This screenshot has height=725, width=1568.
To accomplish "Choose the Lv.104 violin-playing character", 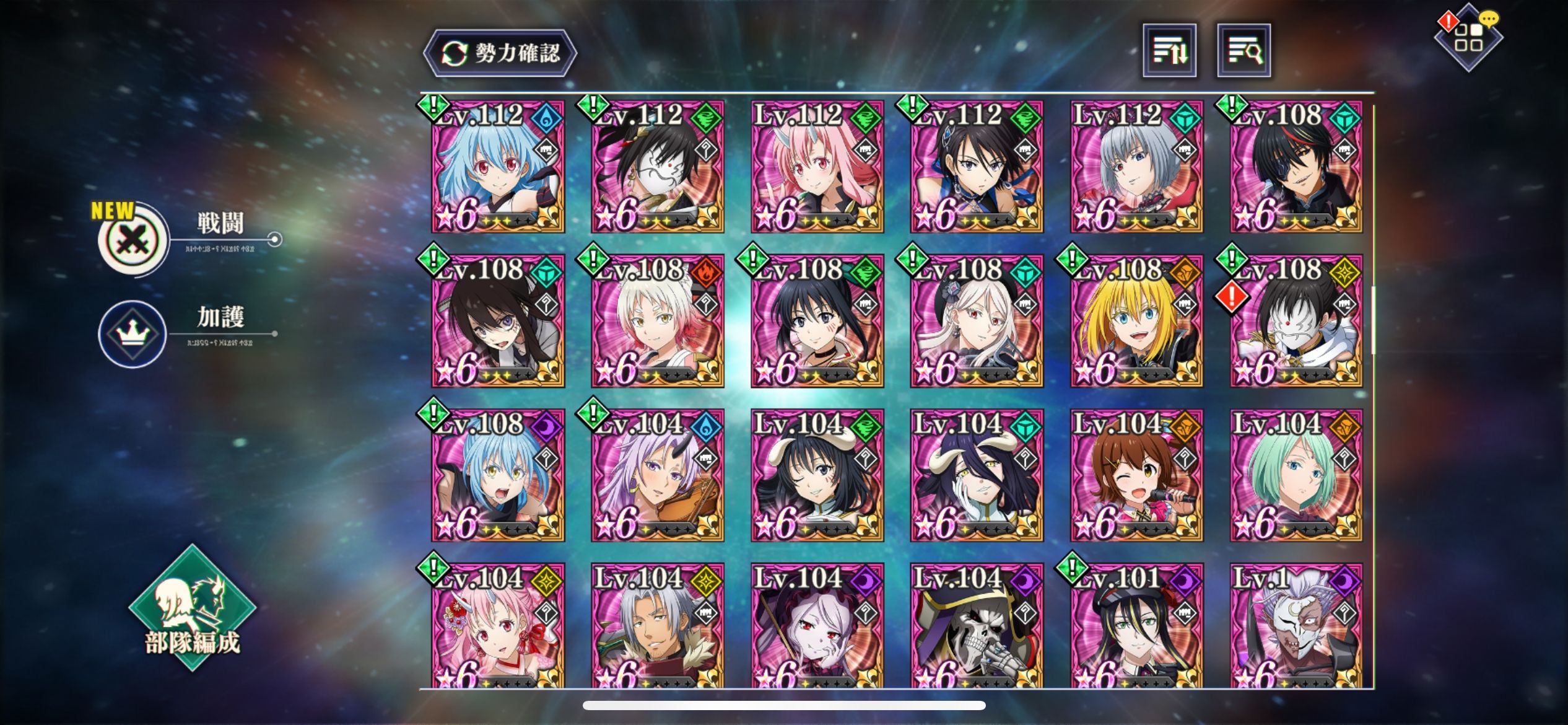I will pos(658,475).
